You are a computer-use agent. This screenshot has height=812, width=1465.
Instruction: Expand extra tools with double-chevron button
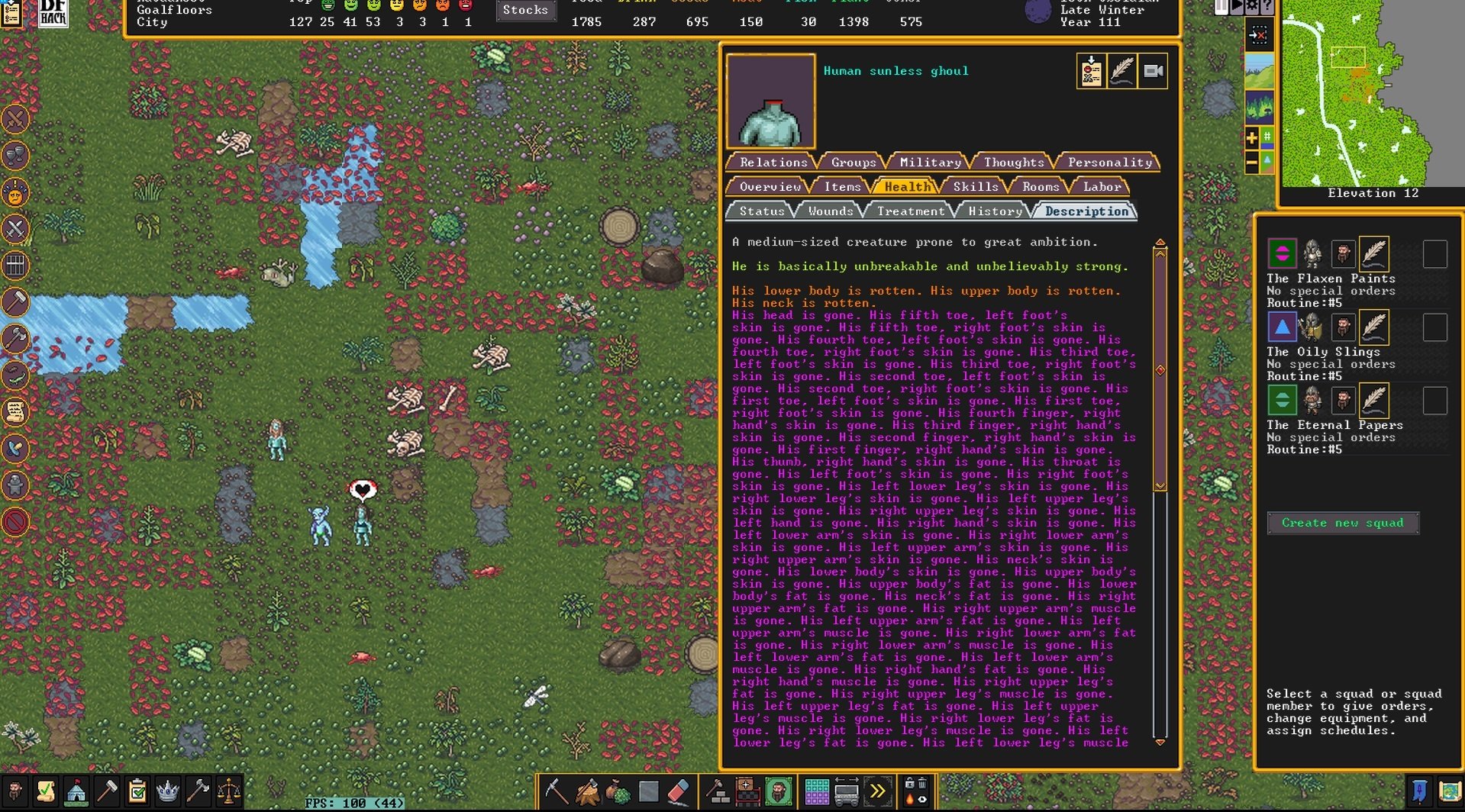[x=876, y=791]
